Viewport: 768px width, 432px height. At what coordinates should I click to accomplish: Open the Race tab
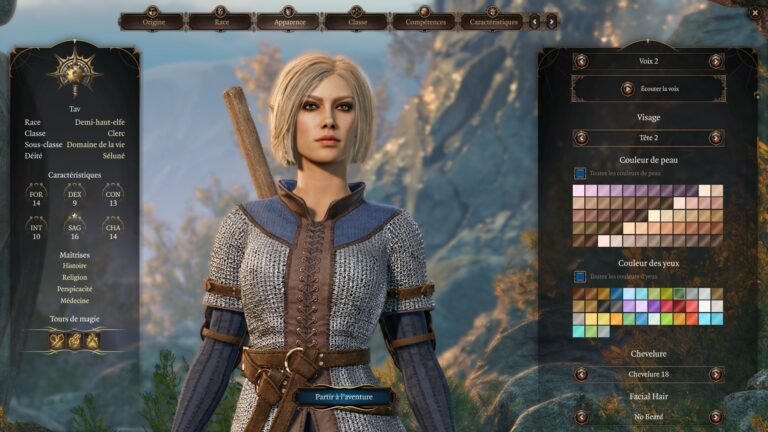220,21
